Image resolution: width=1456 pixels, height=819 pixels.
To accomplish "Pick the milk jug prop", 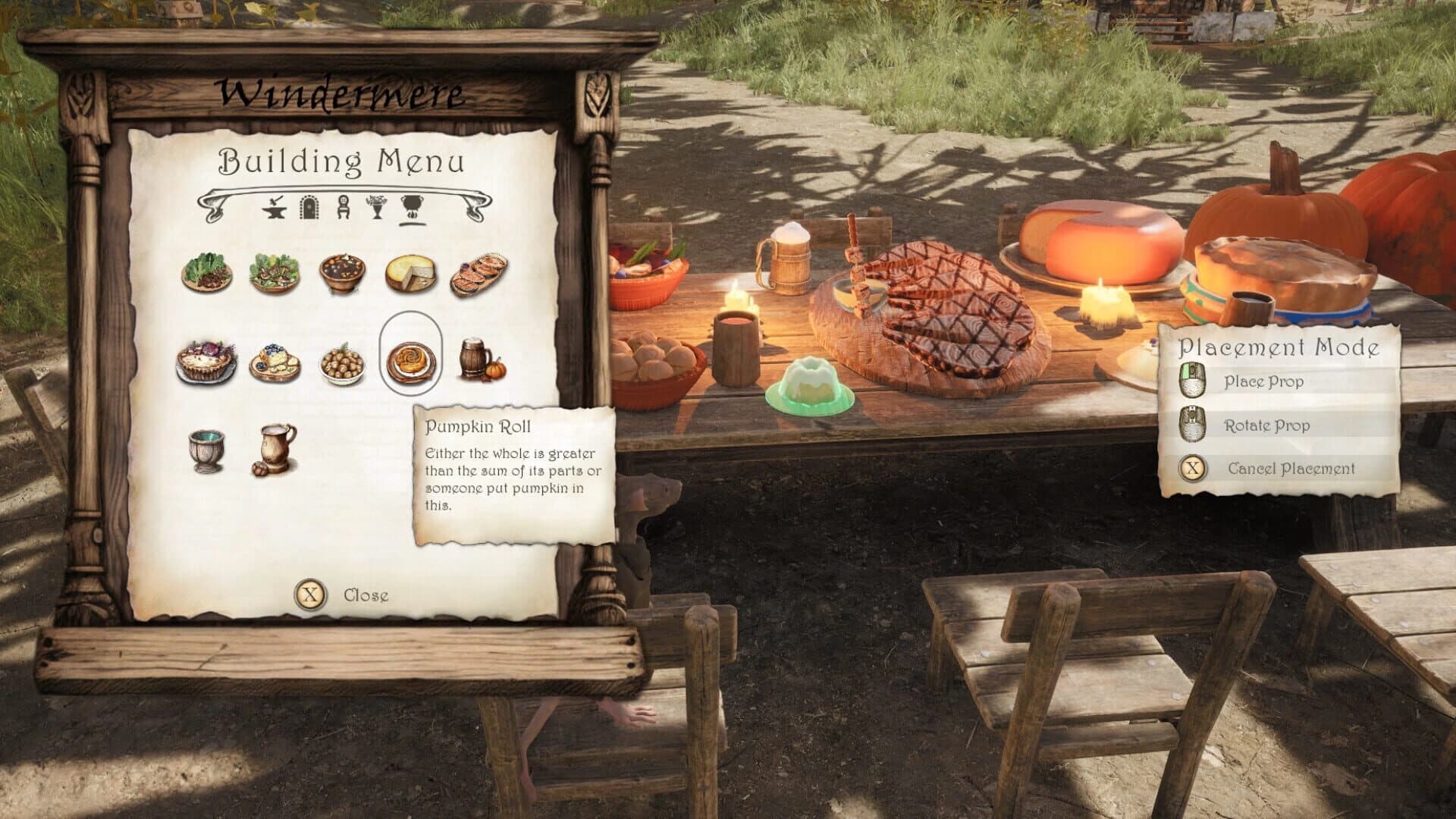I will click(276, 447).
